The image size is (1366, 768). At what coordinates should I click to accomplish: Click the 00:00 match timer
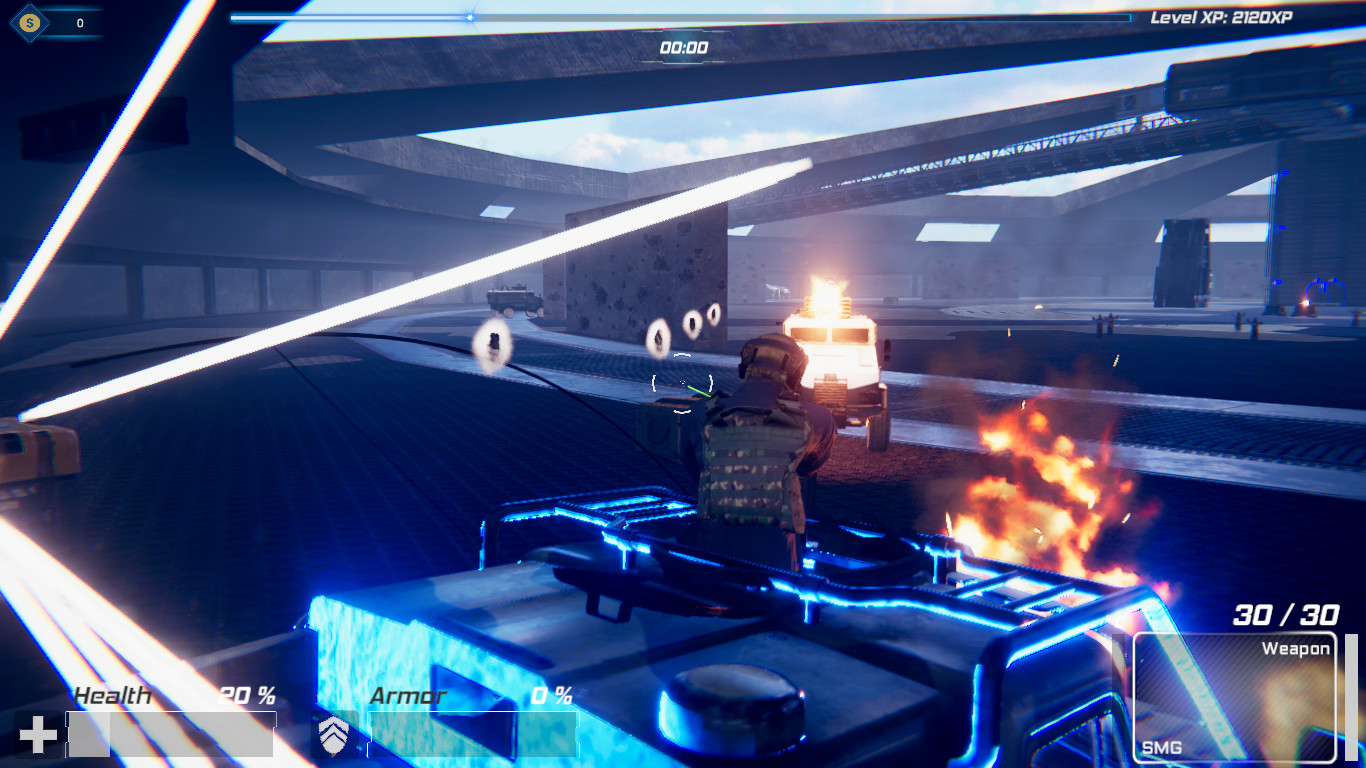point(683,45)
